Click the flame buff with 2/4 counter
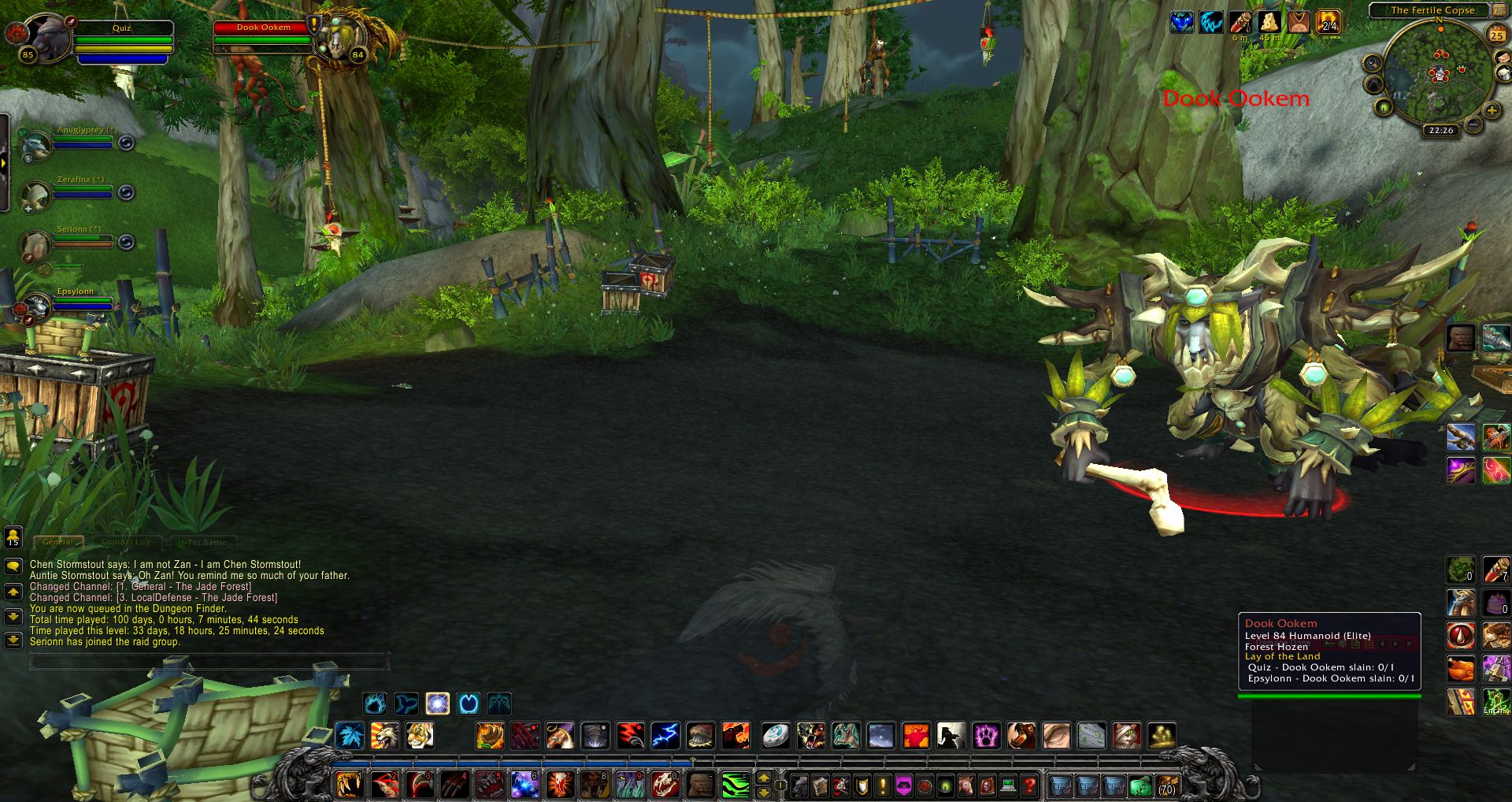The width and height of the screenshot is (1512, 802). tap(1328, 22)
